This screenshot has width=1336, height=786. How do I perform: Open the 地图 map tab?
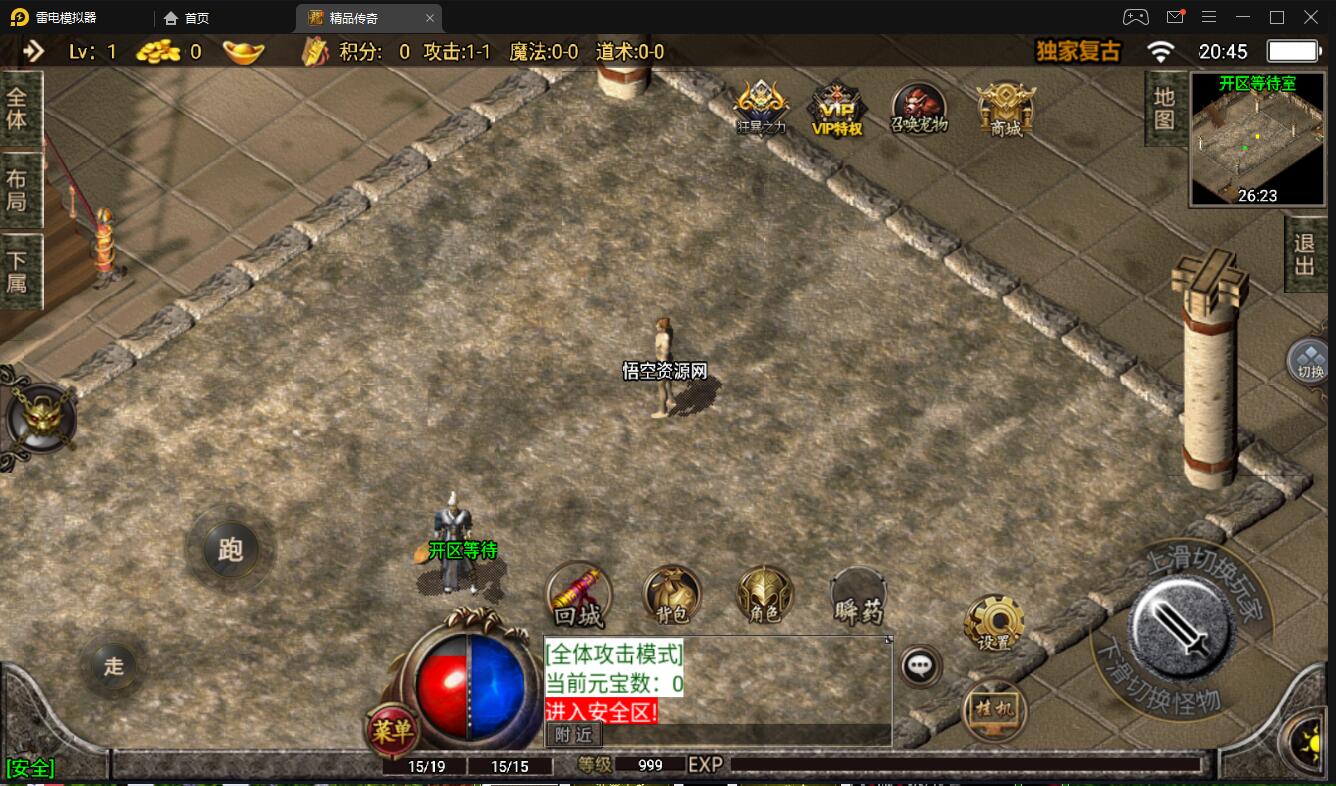point(1164,108)
